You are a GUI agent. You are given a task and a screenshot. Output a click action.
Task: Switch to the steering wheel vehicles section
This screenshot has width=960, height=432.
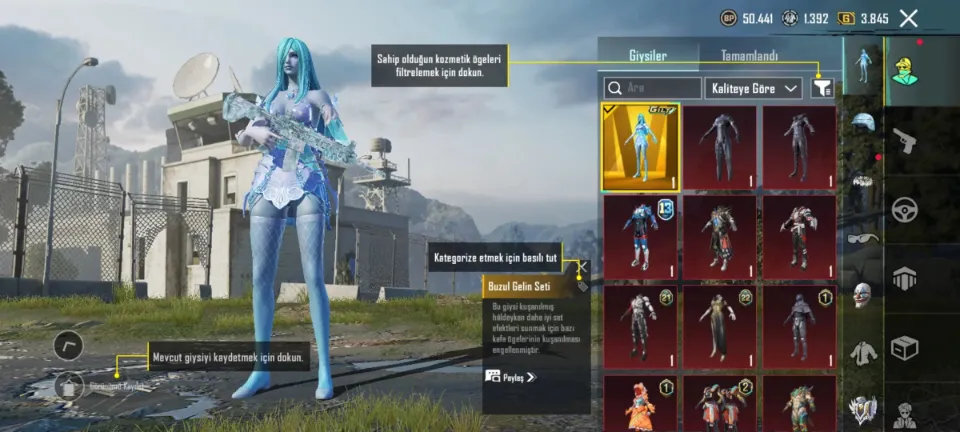(905, 209)
